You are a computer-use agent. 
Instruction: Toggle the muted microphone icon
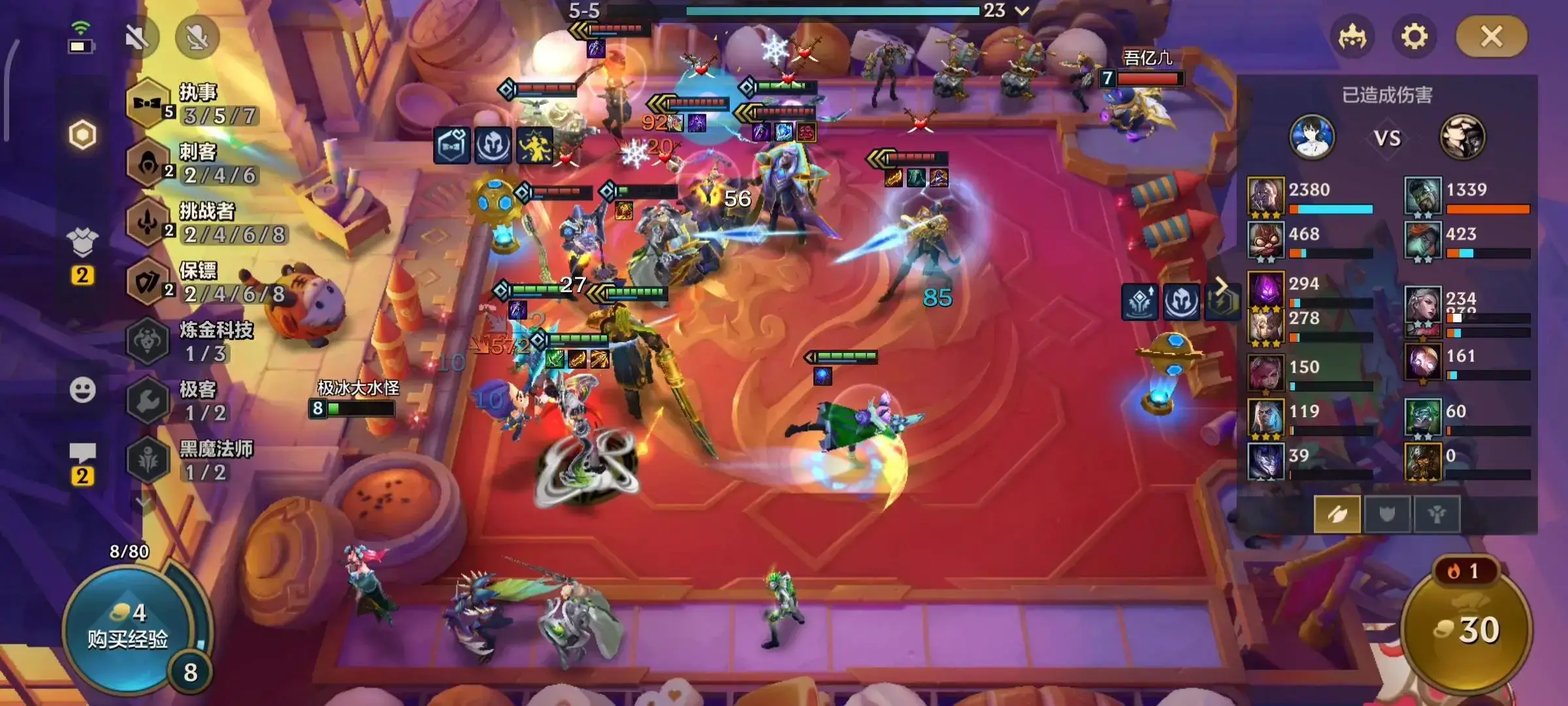197,37
